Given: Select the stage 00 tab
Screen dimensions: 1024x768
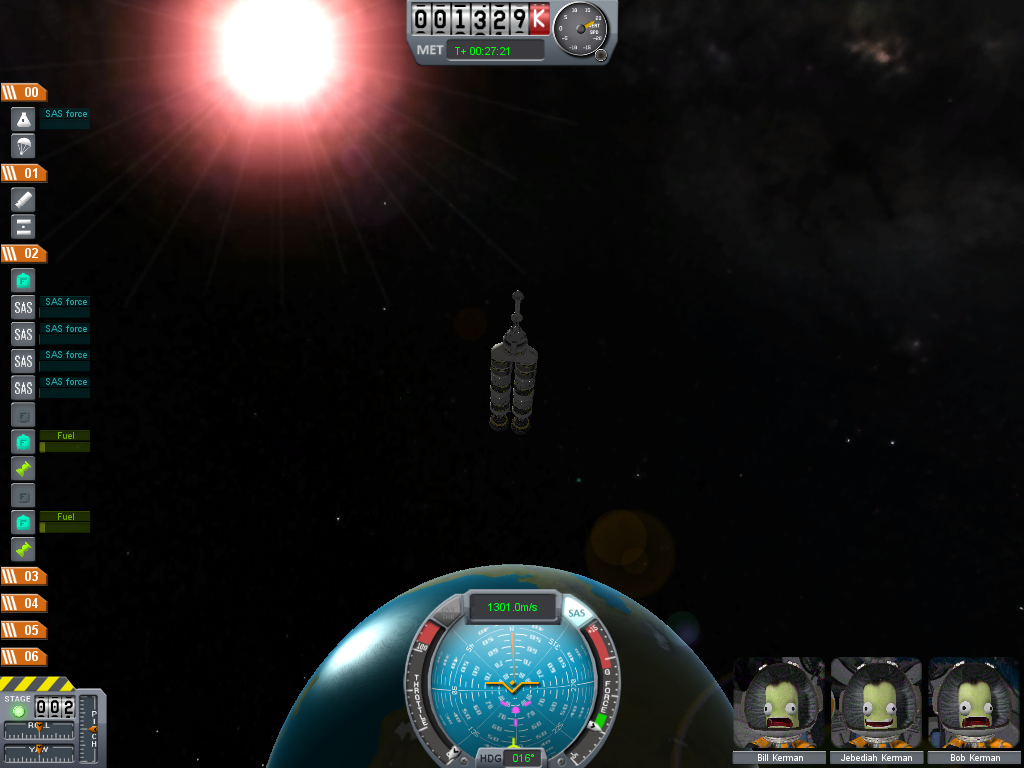Looking at the screenshot, I should [24, 93].
